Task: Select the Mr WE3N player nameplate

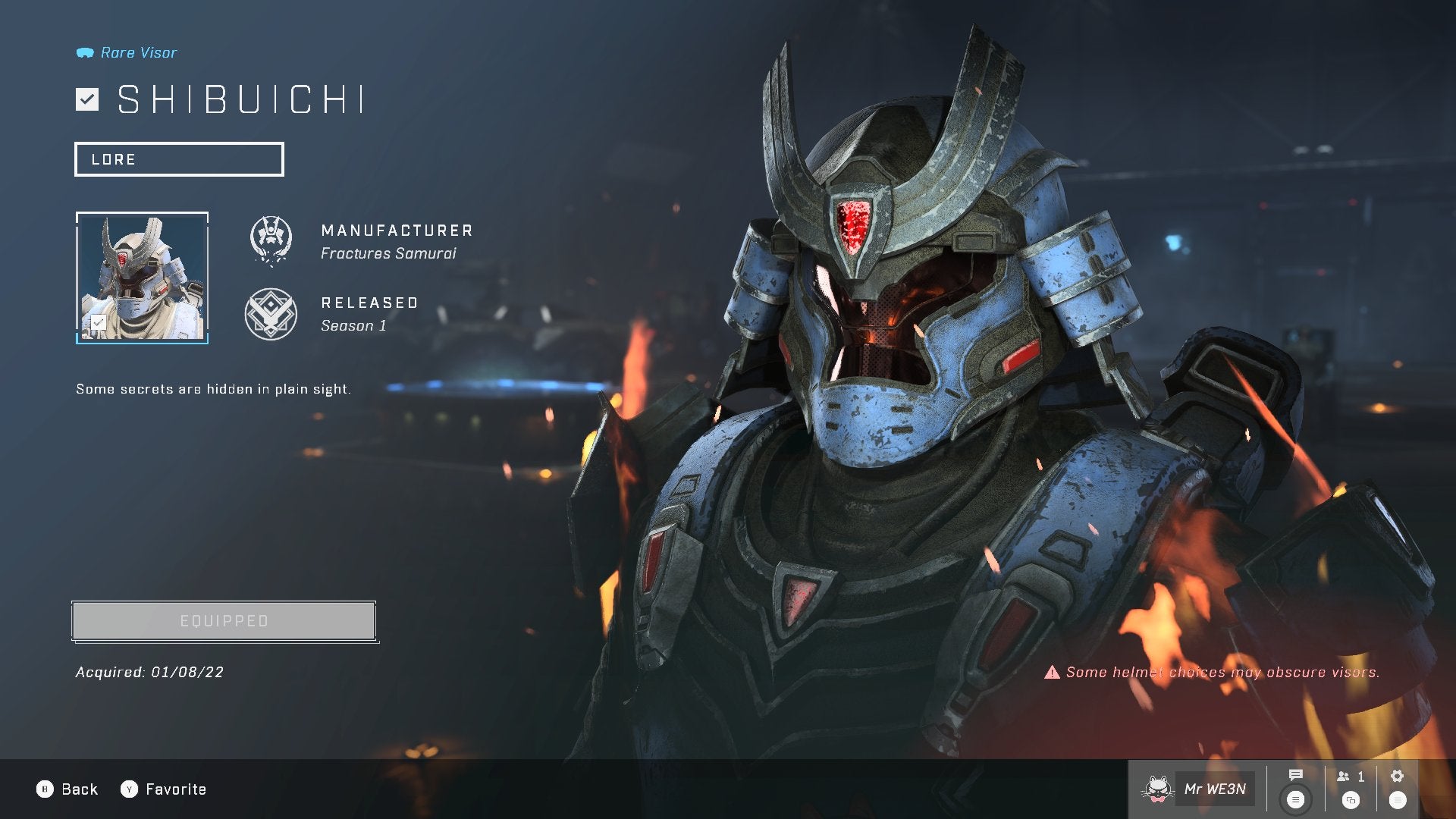Action: click(x=1216, y=789)
